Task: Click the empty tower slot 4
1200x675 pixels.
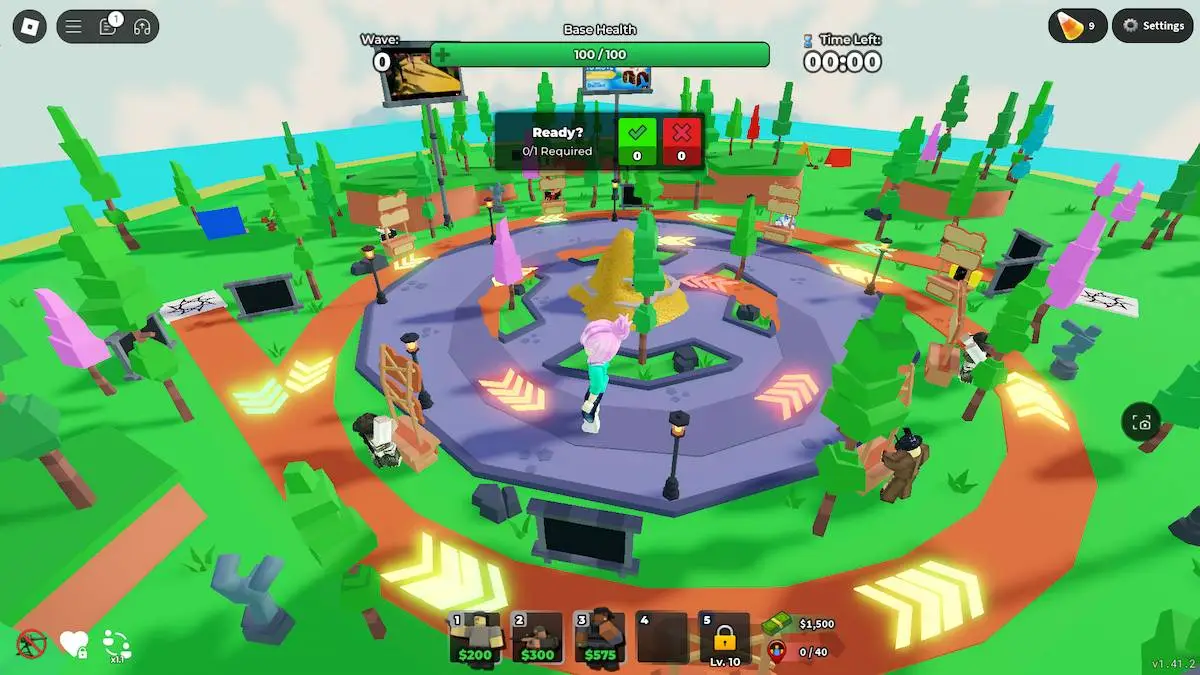Action: point(662,639)
